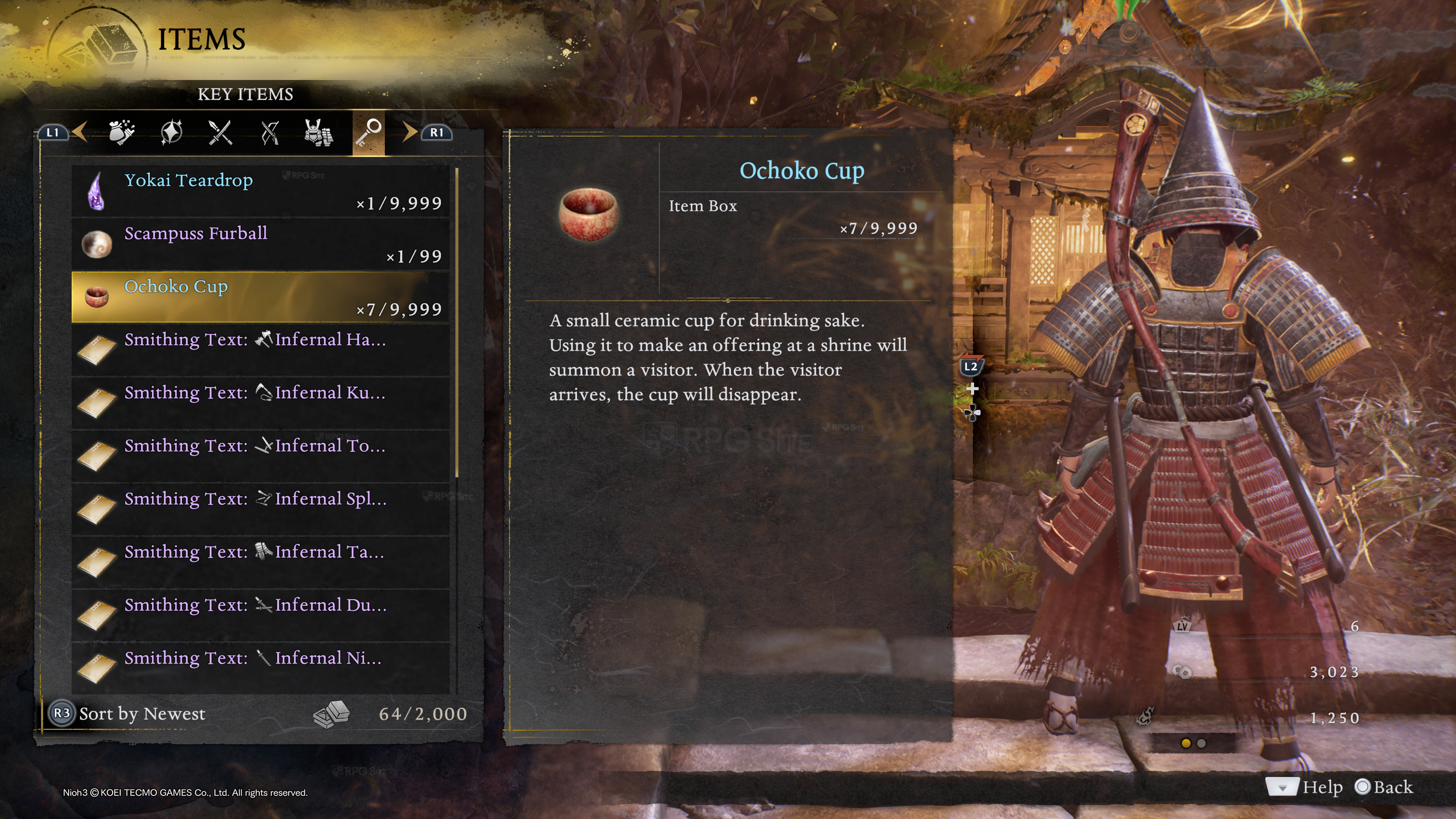This screenshot has width=1456, height=819.
Task: Choose the Scampuss Furball entry
Action: tap(260, 244)
